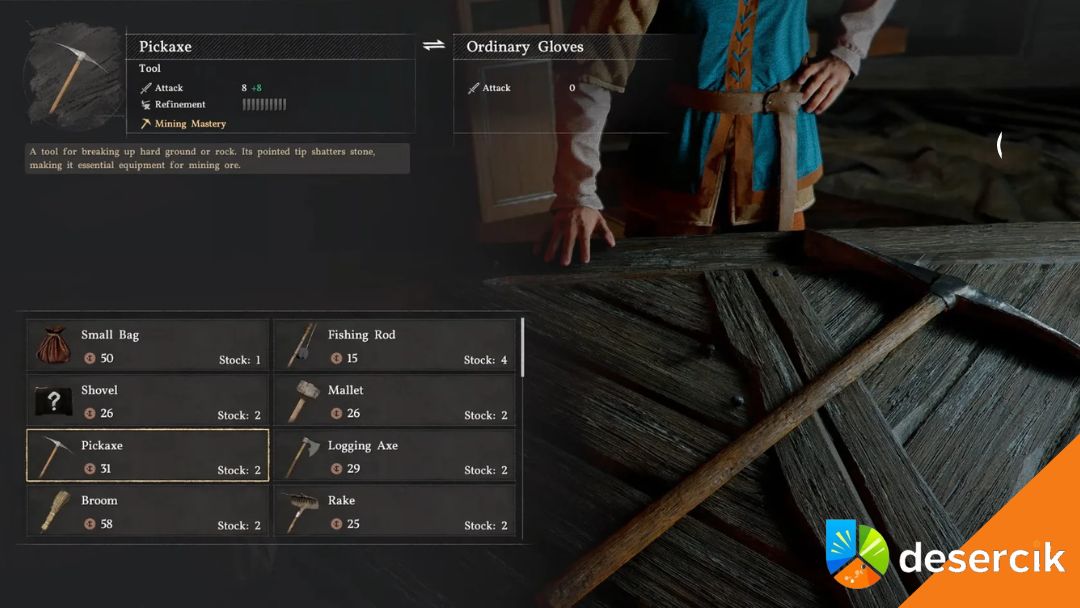The image size is (1080, 608).
Task: Click the Pickaxe preview icon in details panel
Action: pos(73,78)
